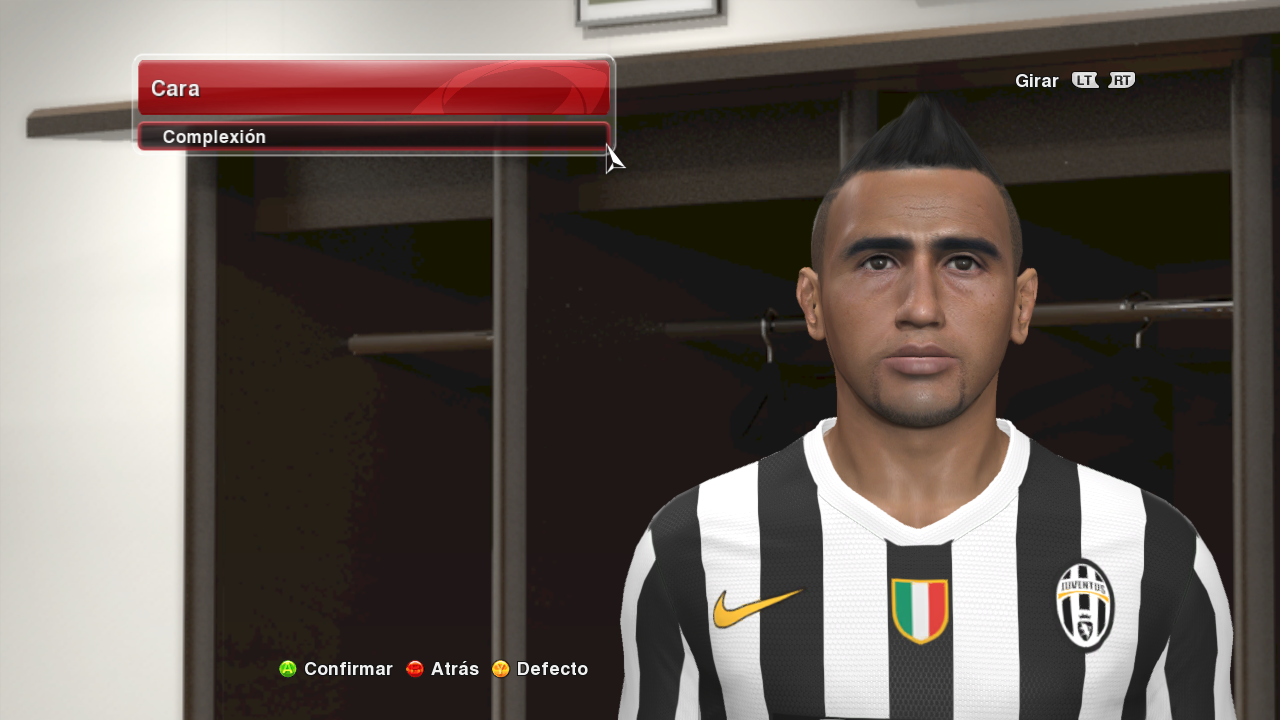The height and width of the screenshot is (720, 1280).
Task: Select the Complexión menu entry
Action: click(372, 137)
